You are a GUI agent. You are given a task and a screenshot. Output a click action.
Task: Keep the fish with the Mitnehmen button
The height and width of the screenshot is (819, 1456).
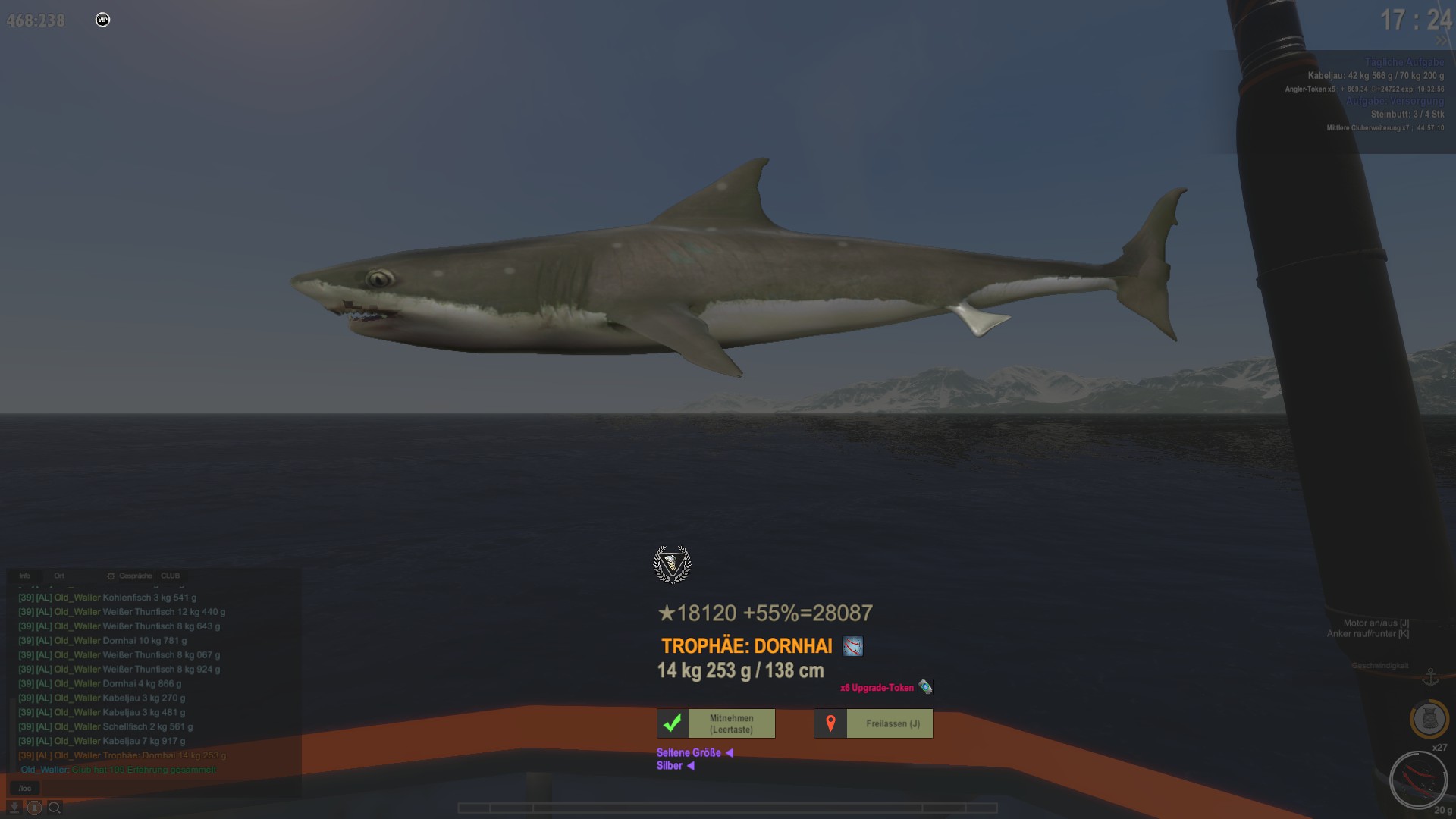click(x=716, y=723)
